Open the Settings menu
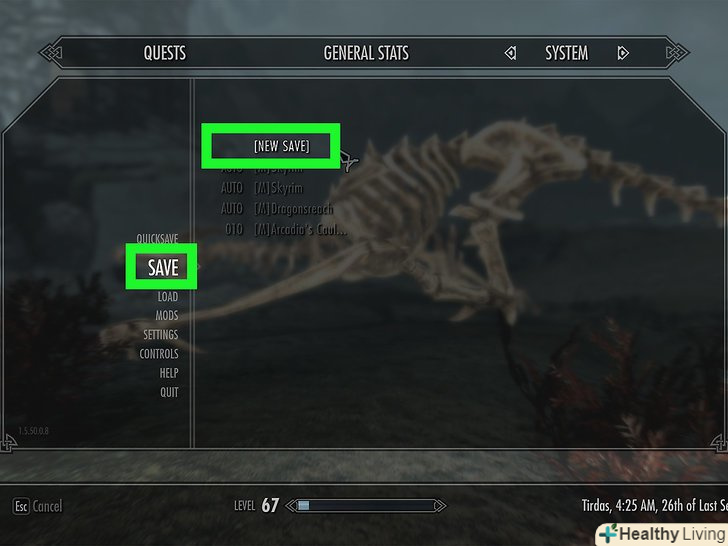Screen dimensions: 728x546 [x=160, y=335]
